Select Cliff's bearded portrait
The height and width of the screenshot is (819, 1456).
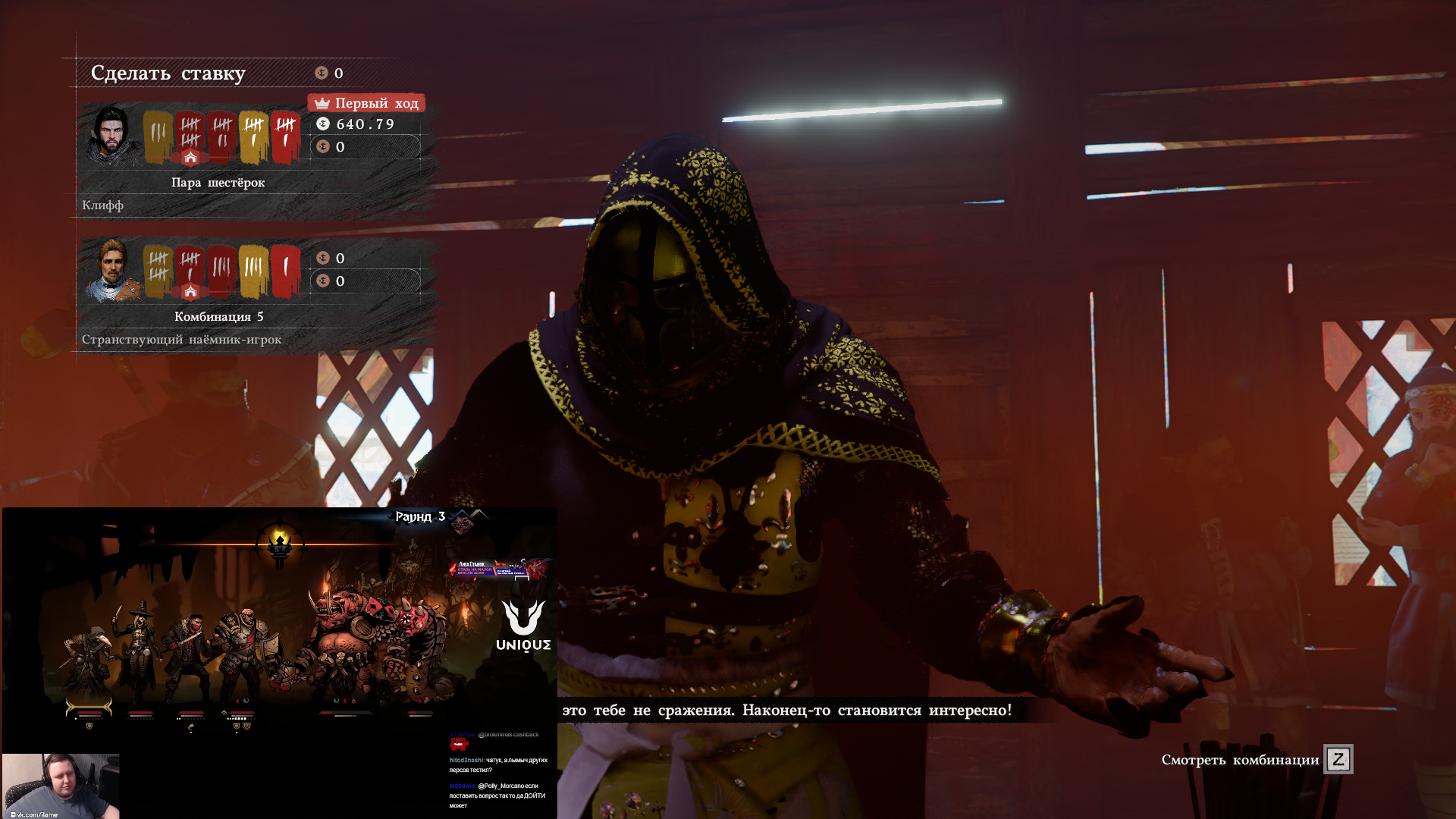click(112, 135)
